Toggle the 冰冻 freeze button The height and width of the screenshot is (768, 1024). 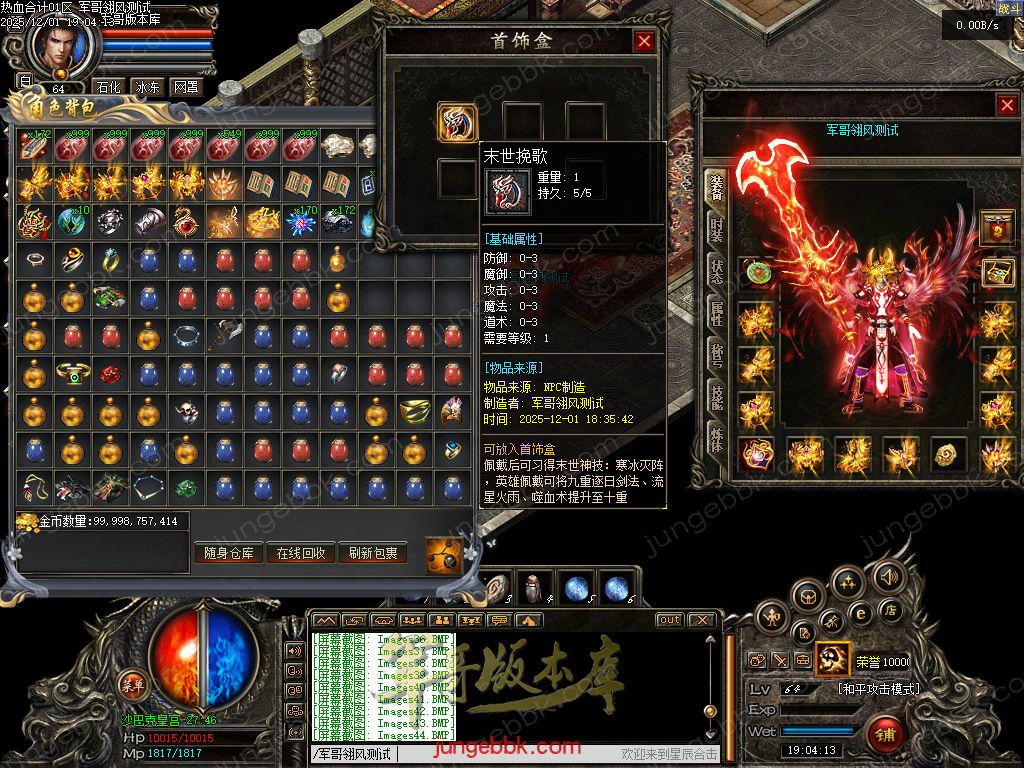pos(147,87)
